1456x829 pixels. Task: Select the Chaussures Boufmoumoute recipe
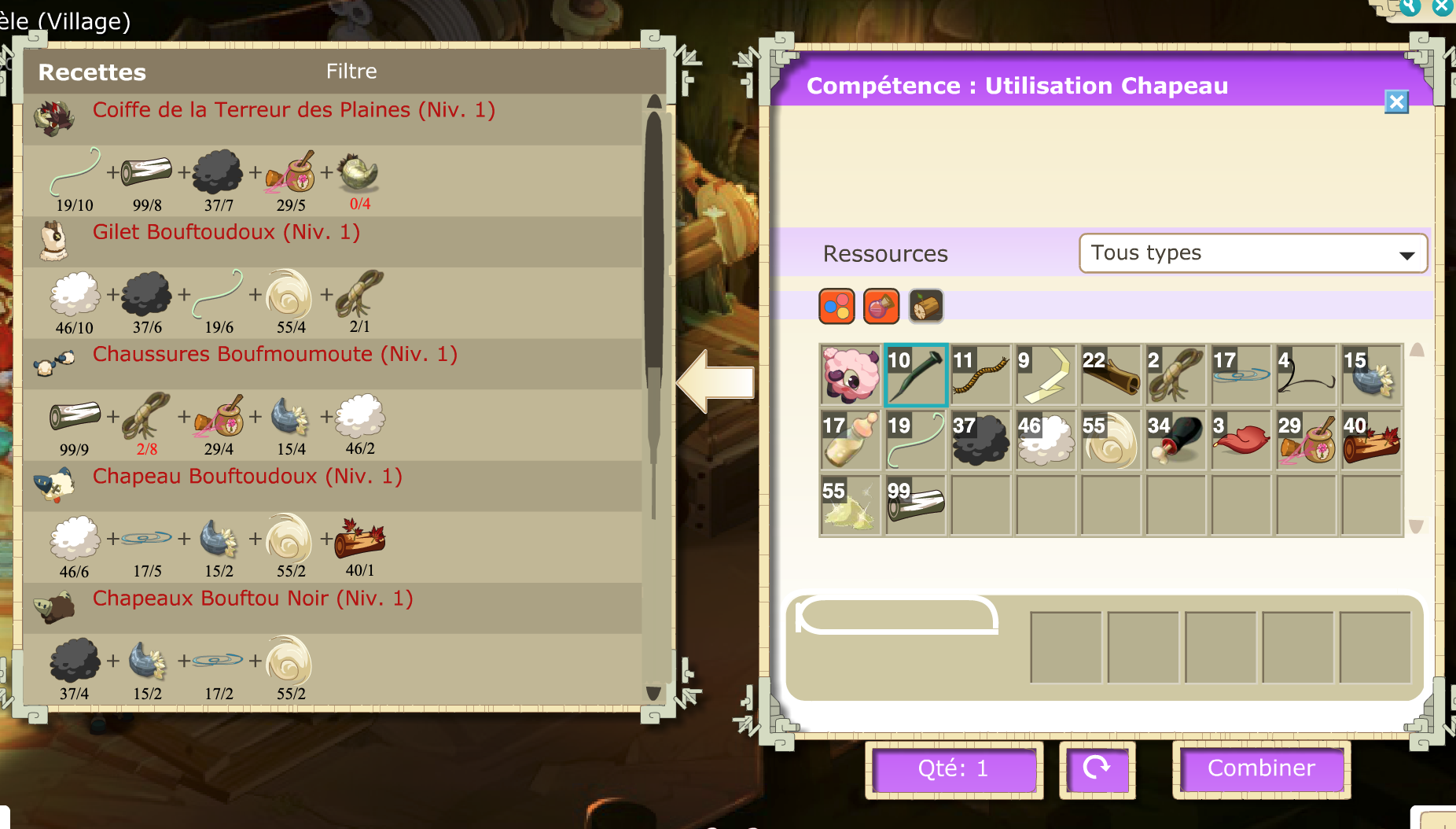pyautogui.click(x=274, y=354)
